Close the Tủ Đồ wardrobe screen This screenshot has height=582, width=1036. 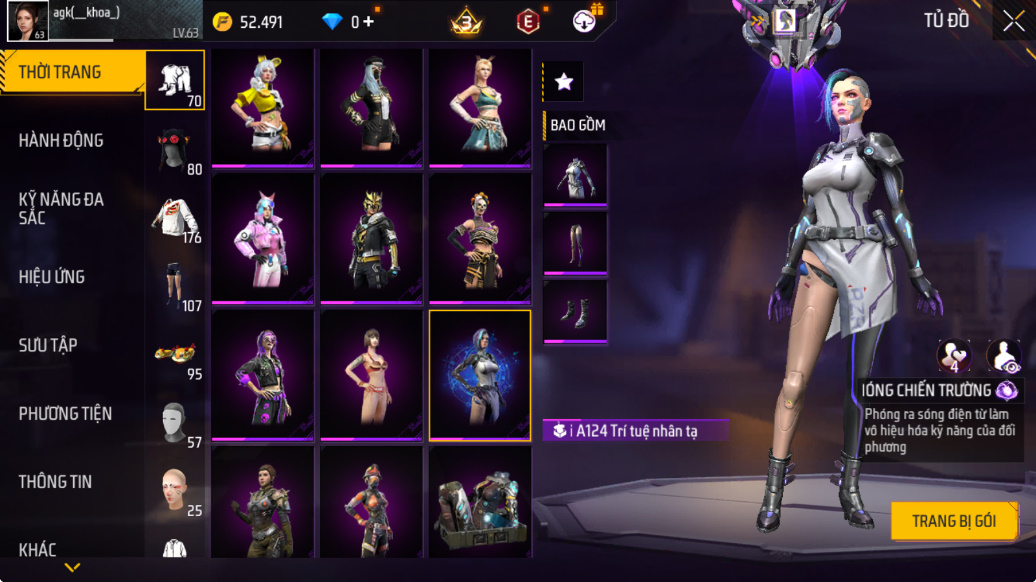pos(1013,22)
